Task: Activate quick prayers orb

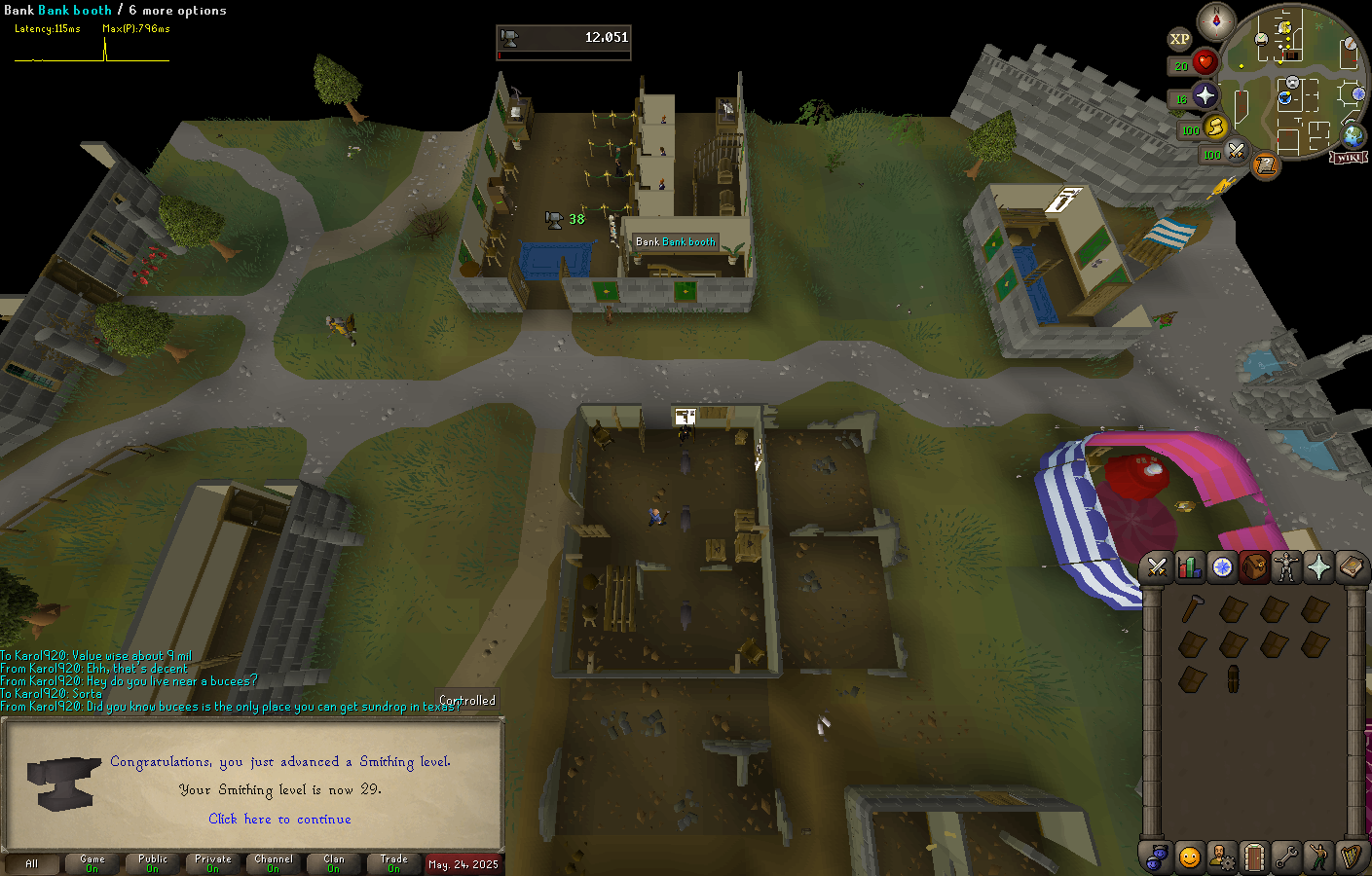Action: tap(1205, 95)
